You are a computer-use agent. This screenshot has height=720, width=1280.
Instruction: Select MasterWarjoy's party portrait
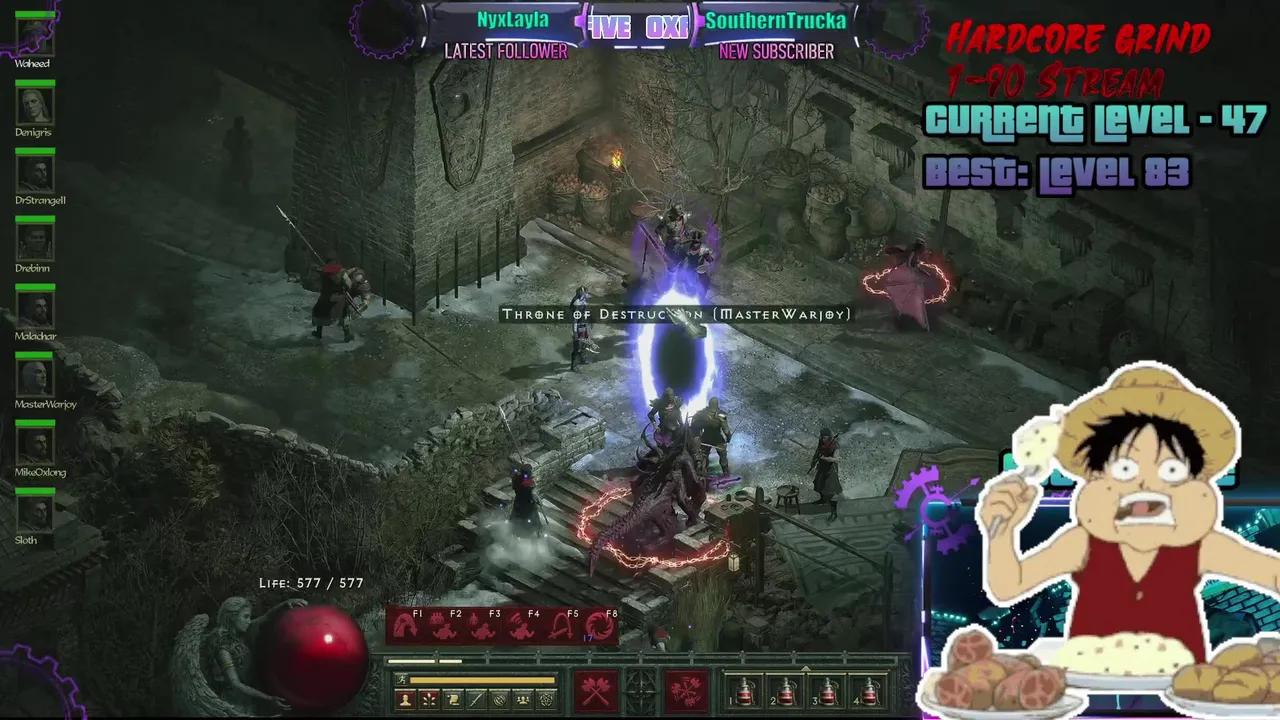[x=34, y=380]
